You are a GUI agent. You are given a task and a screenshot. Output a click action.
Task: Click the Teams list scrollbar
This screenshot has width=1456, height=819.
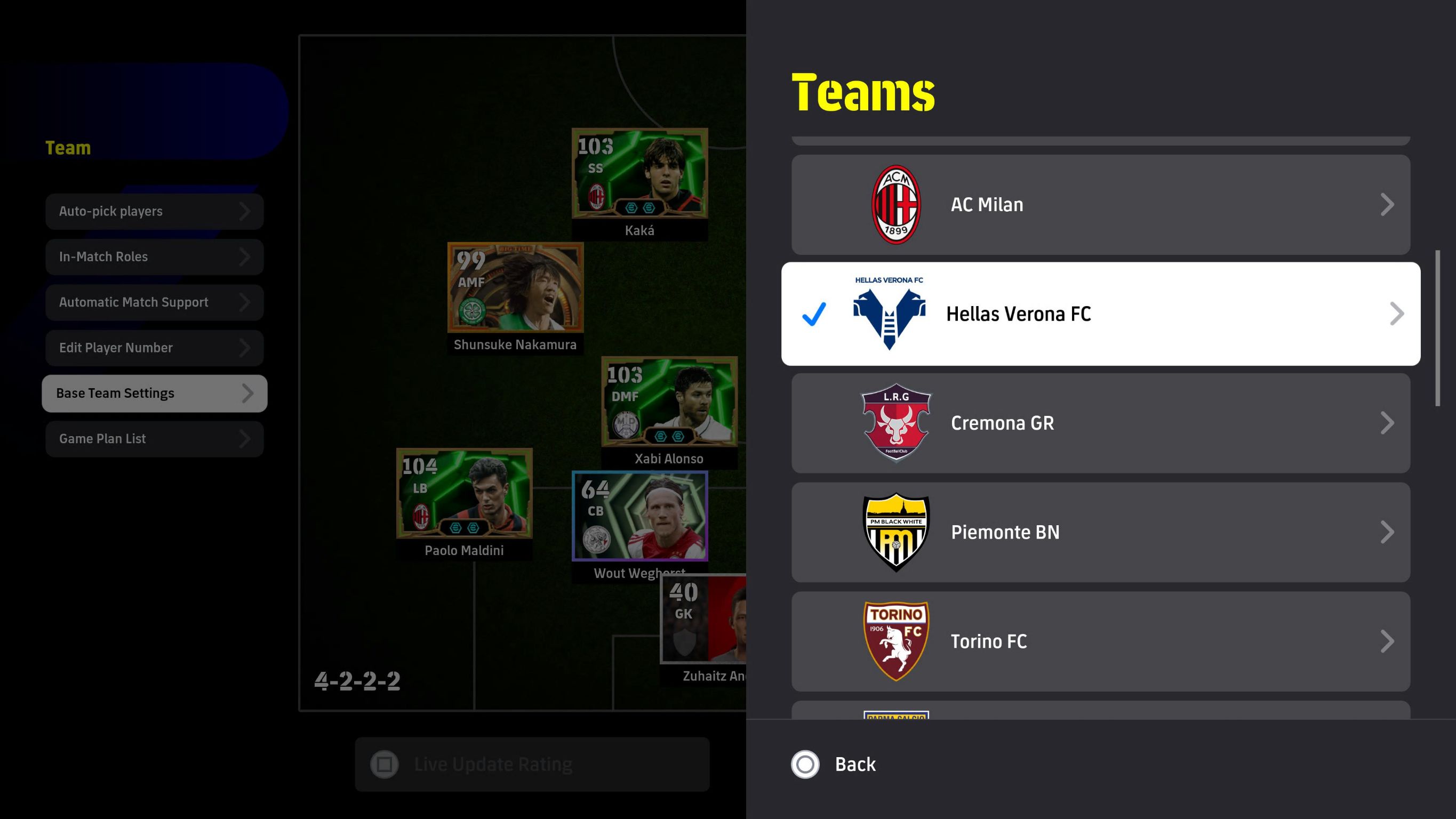tap(1437, 328)
